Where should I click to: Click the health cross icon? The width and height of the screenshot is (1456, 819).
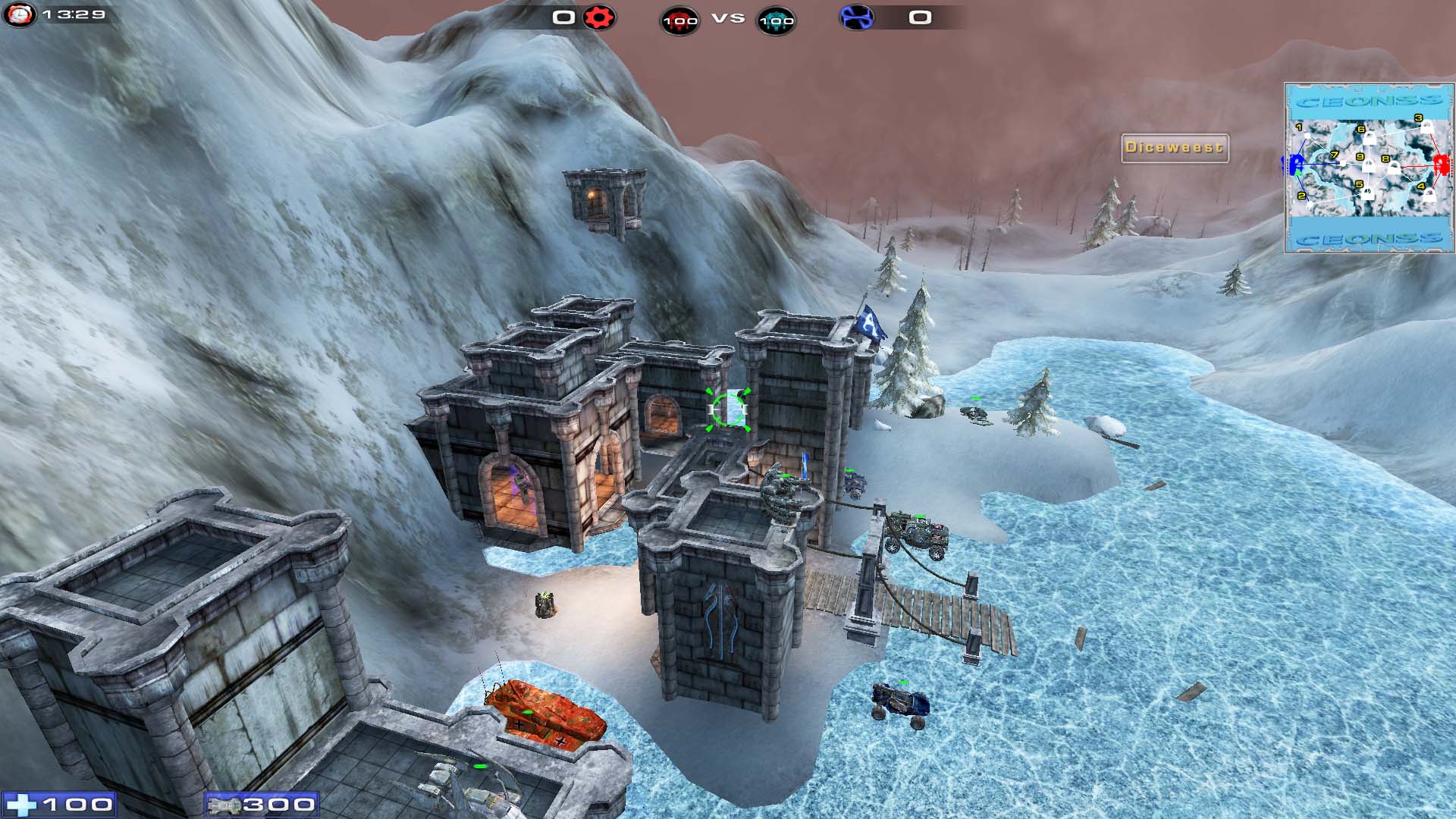pos(20,805)
